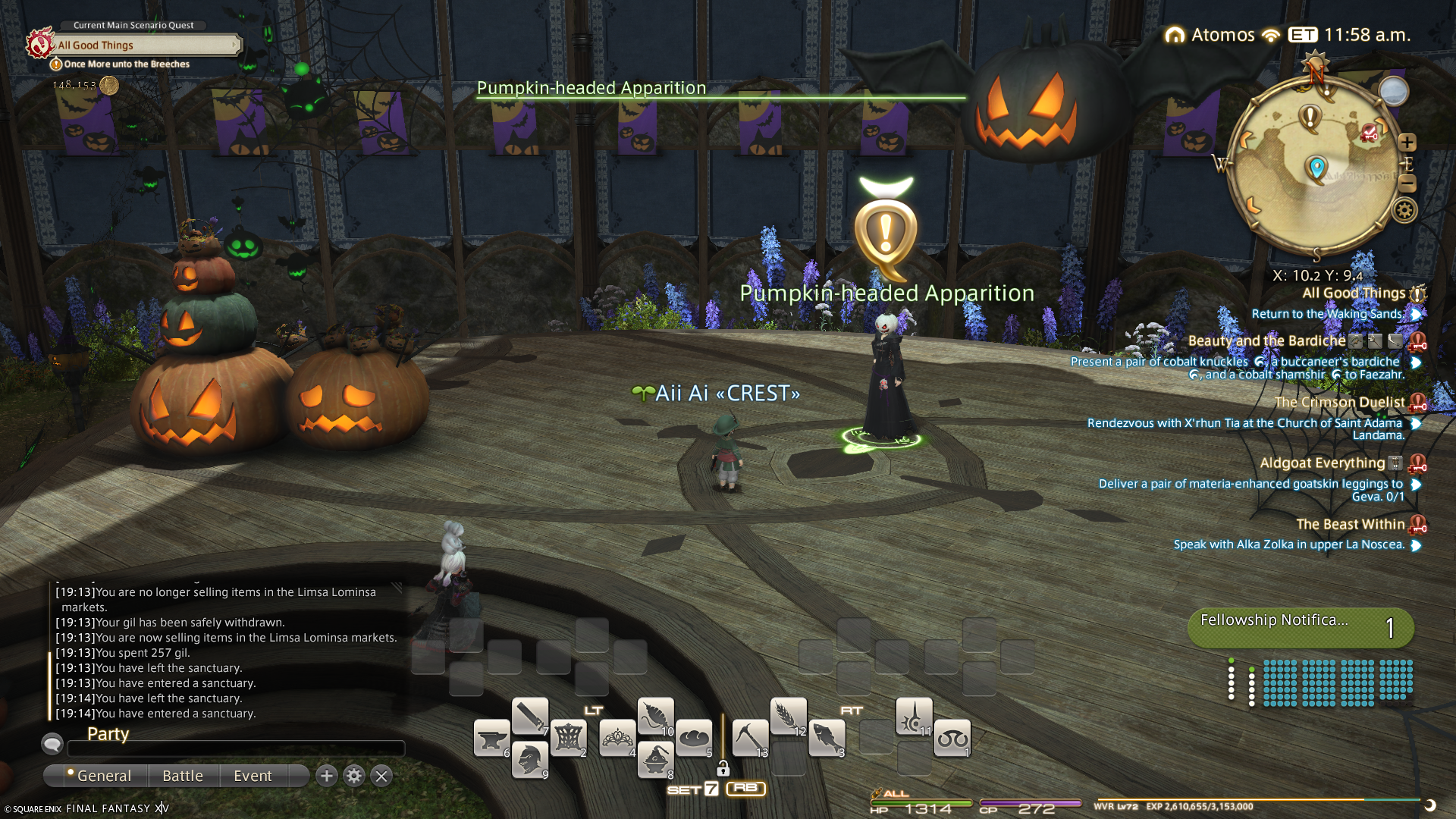Zoom in the minimap
The height and width of the screenshot is (819, 1456).
(x=1407, y=143)
